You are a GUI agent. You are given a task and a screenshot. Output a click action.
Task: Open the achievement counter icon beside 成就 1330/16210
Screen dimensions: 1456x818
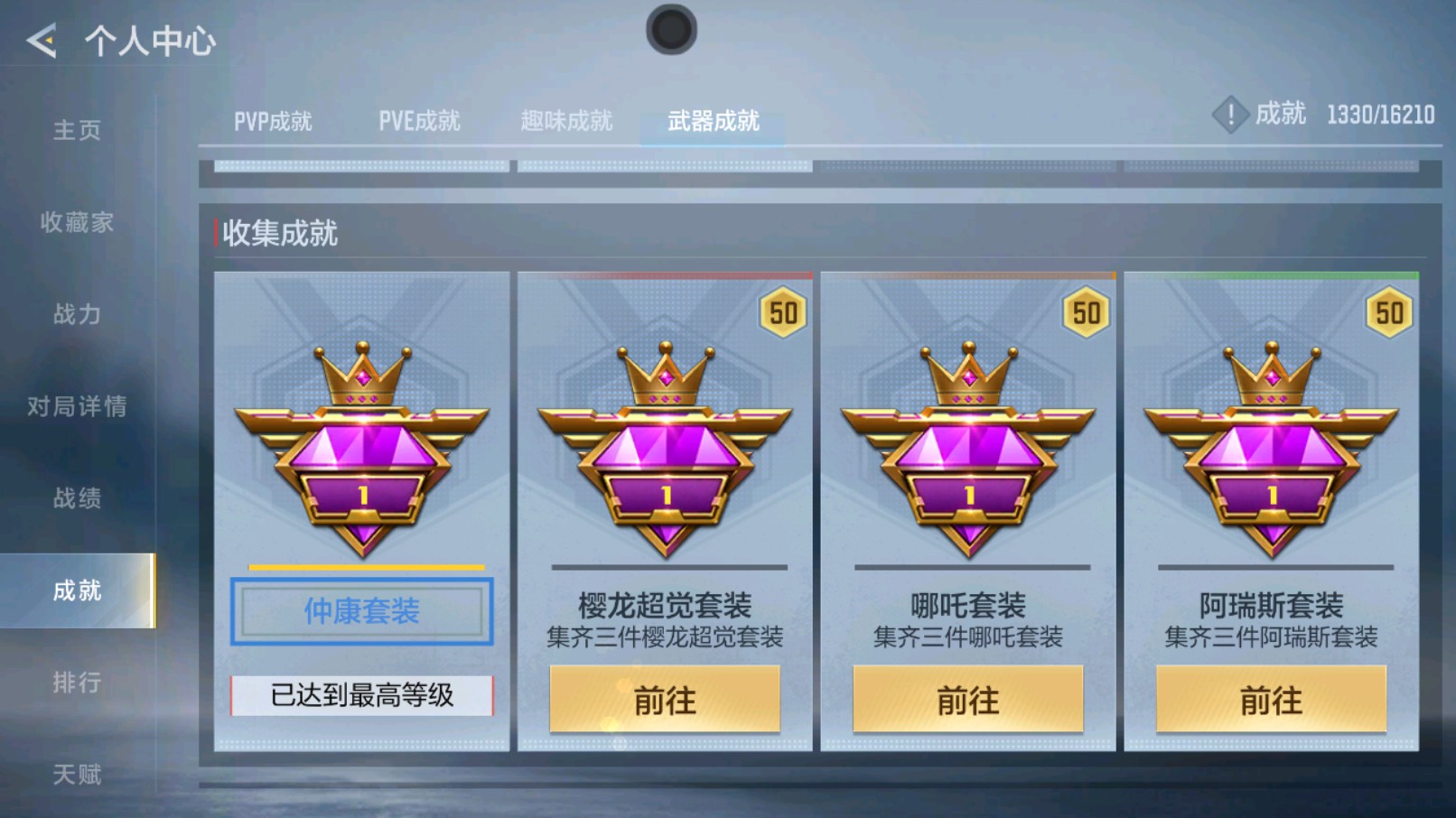(1230, 116)
